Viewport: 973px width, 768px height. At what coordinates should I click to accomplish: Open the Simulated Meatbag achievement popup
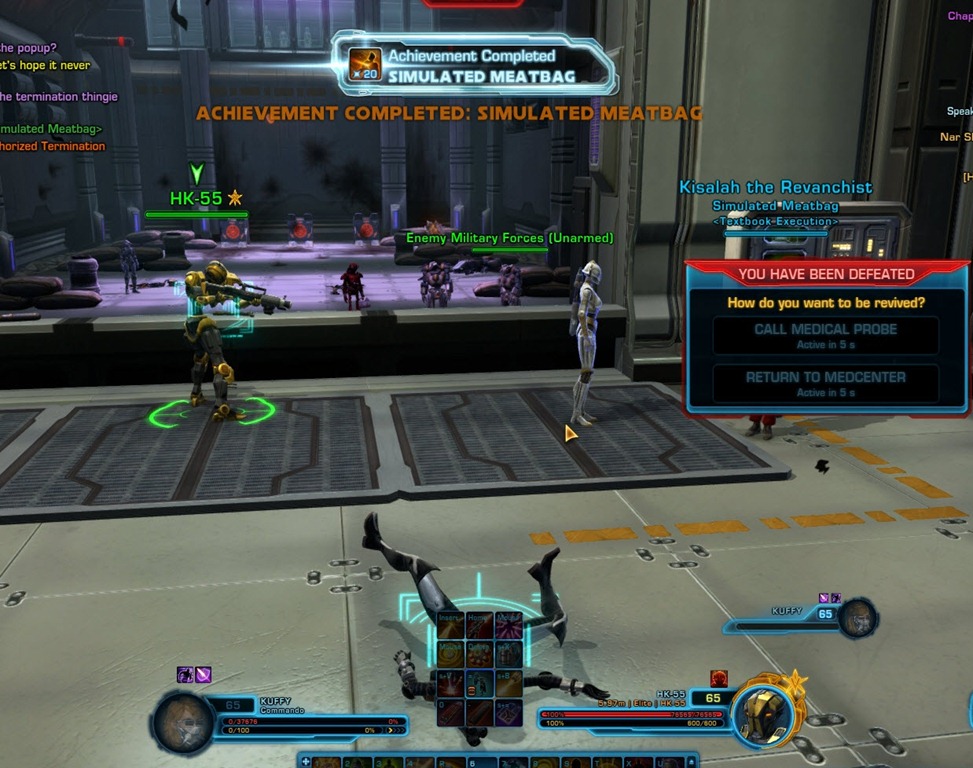click(472, 65)
